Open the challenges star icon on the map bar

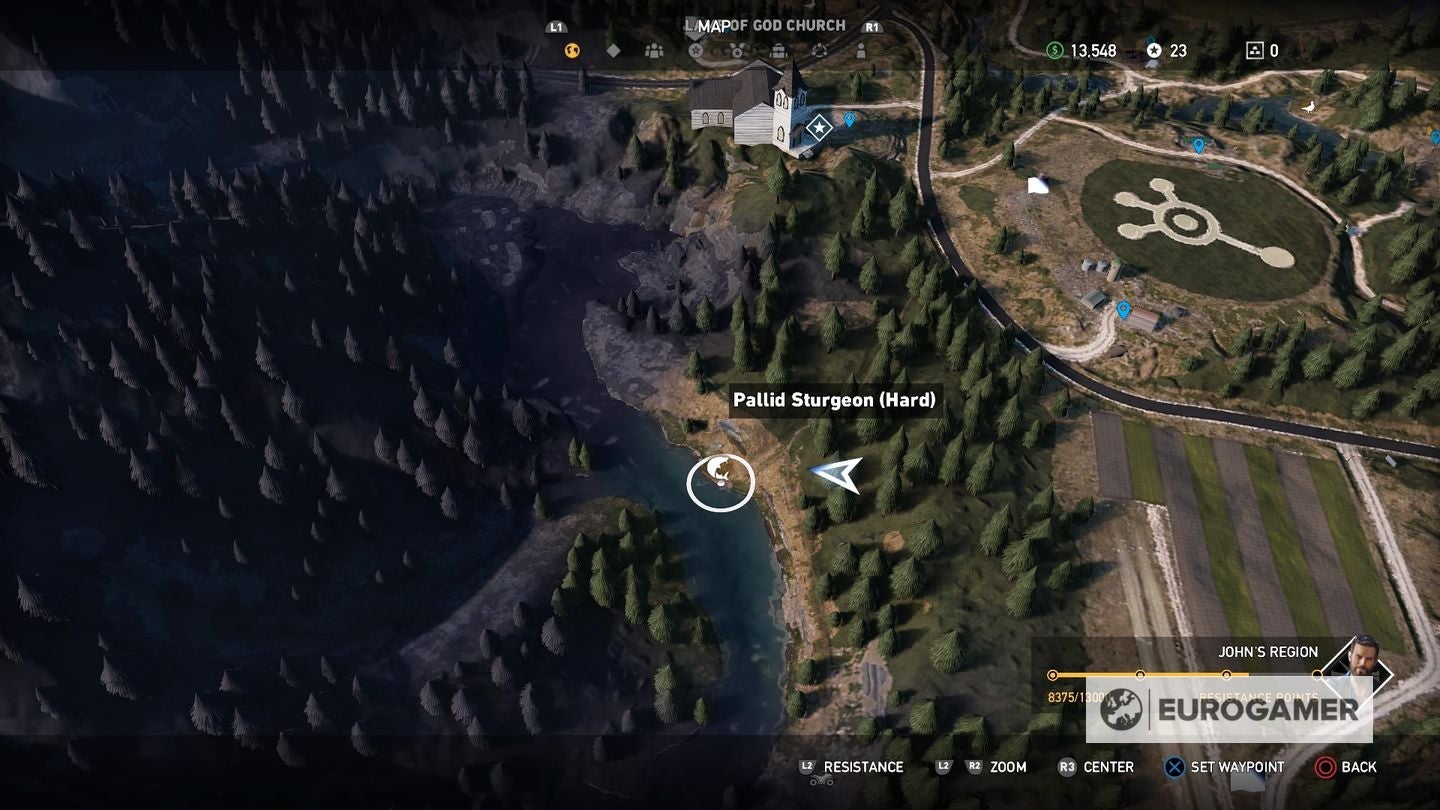697,50
